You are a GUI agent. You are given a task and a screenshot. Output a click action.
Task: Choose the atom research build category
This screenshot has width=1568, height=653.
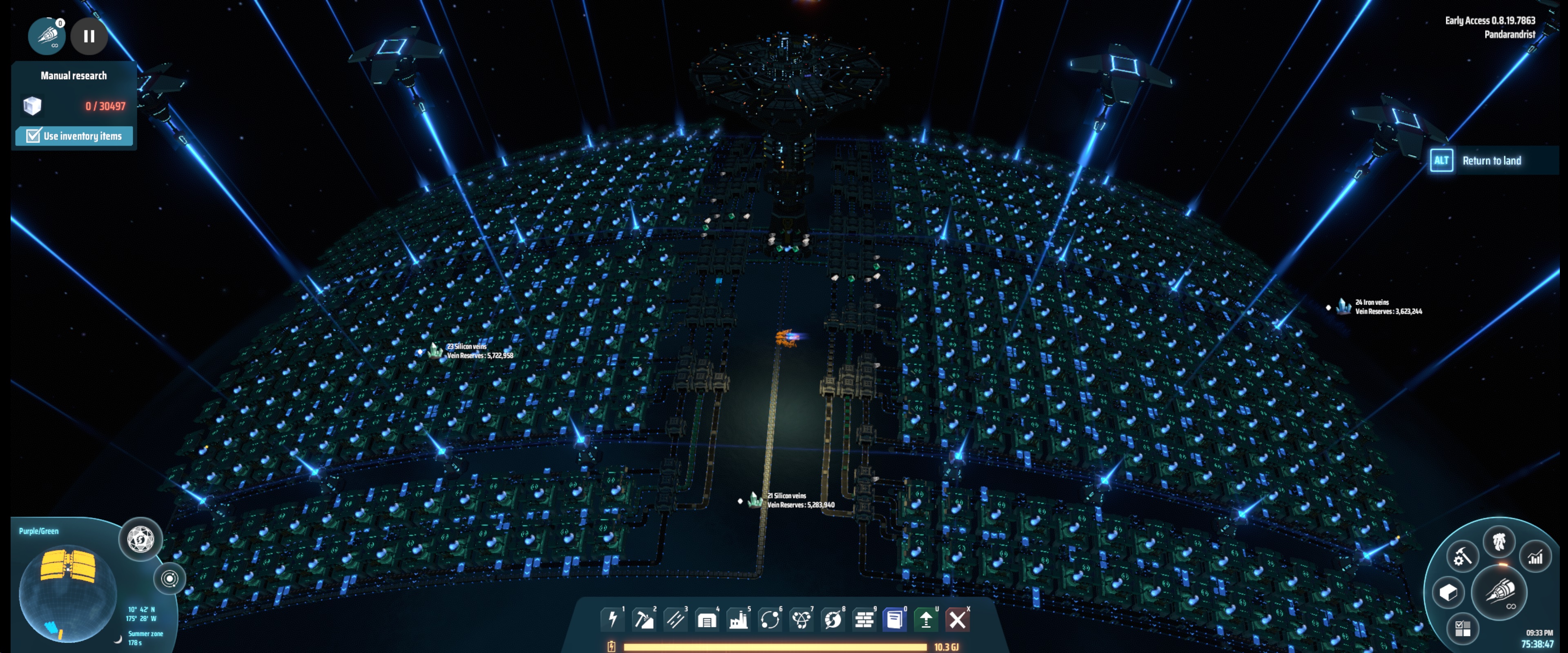(x=801, y=620)
